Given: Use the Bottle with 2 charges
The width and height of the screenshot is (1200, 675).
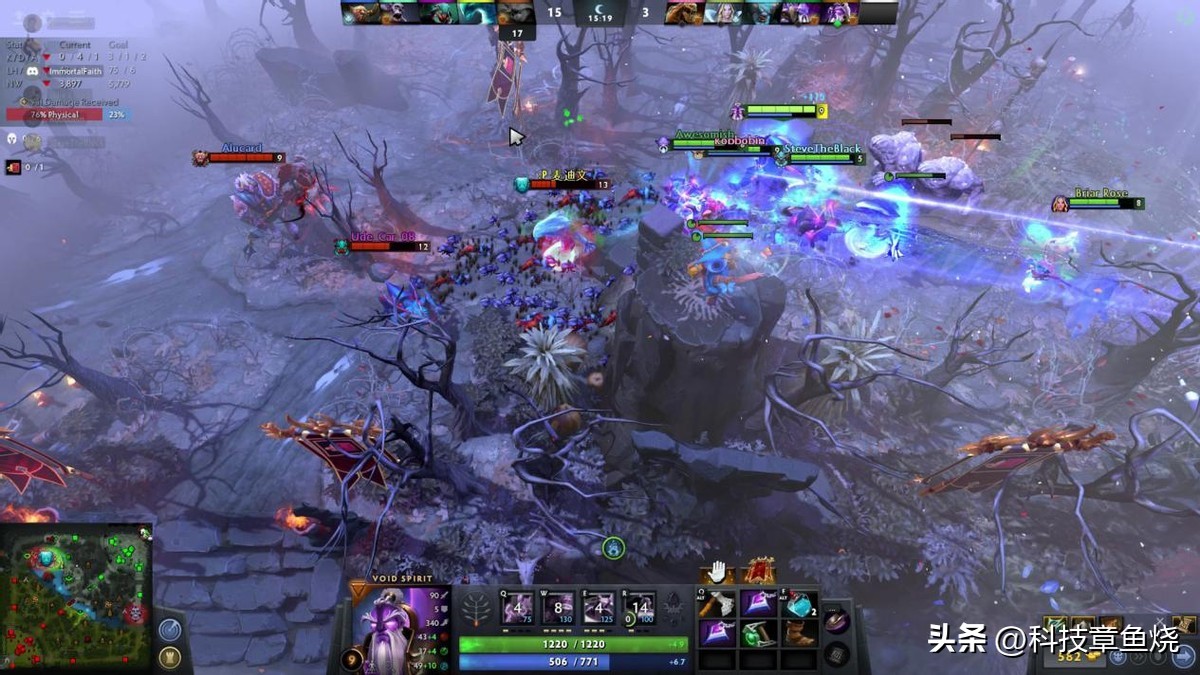Looking at the screenshot, I should [799, 605].
